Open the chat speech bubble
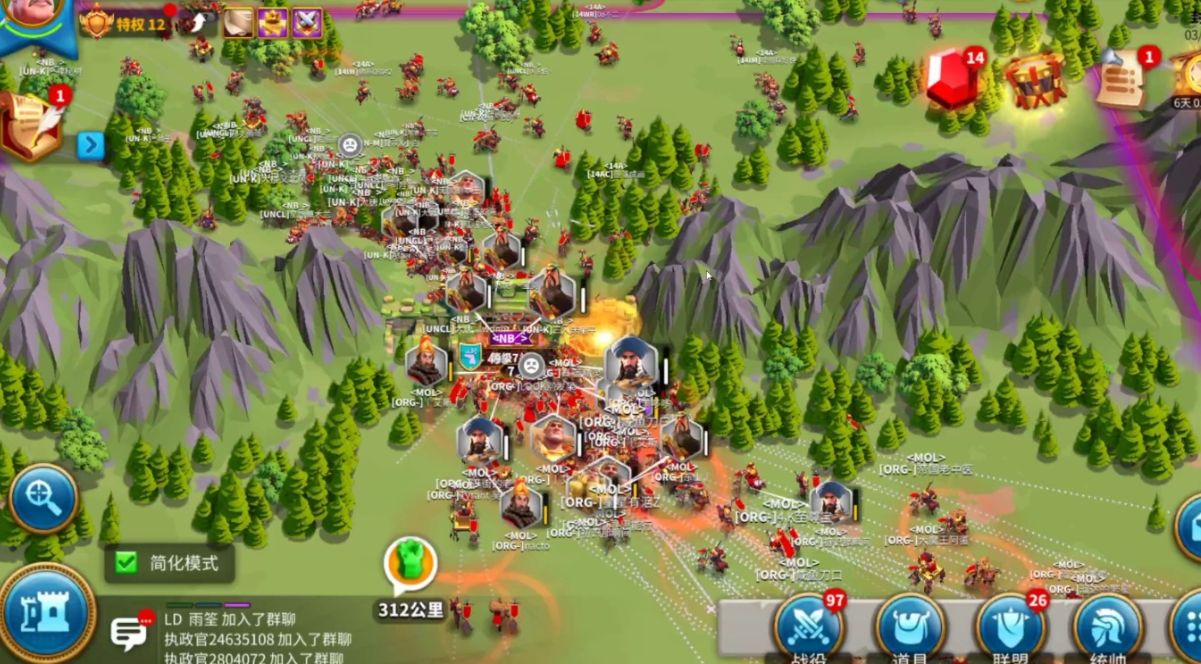 [x=129, y=632]
